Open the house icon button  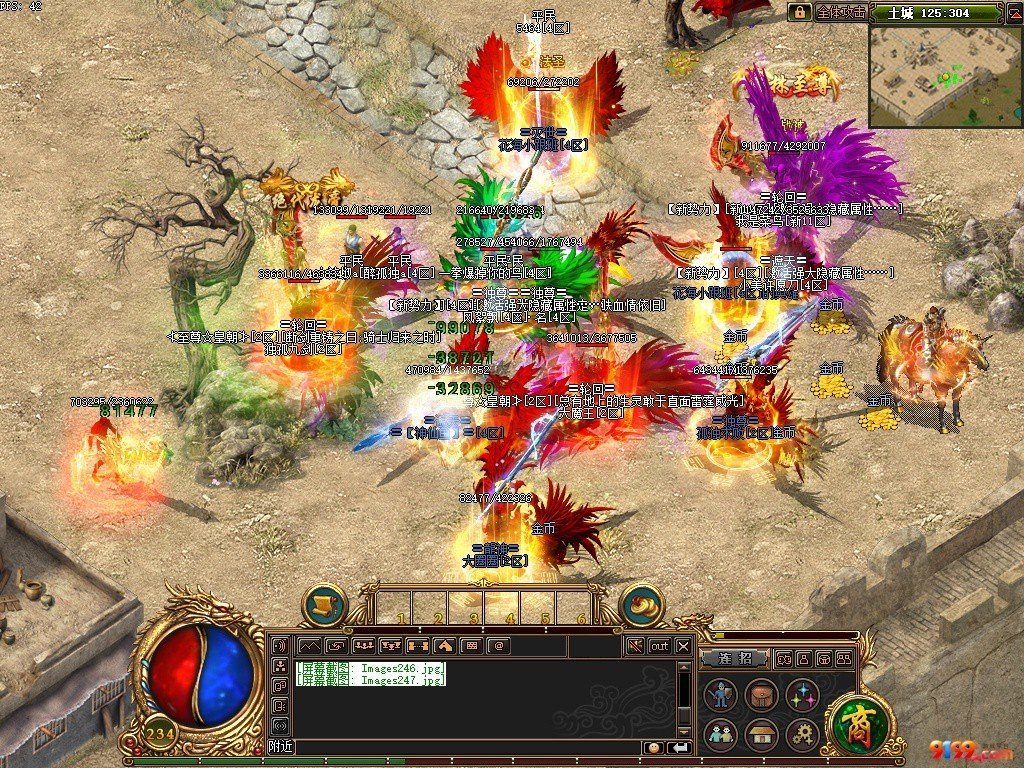[761, 735]
